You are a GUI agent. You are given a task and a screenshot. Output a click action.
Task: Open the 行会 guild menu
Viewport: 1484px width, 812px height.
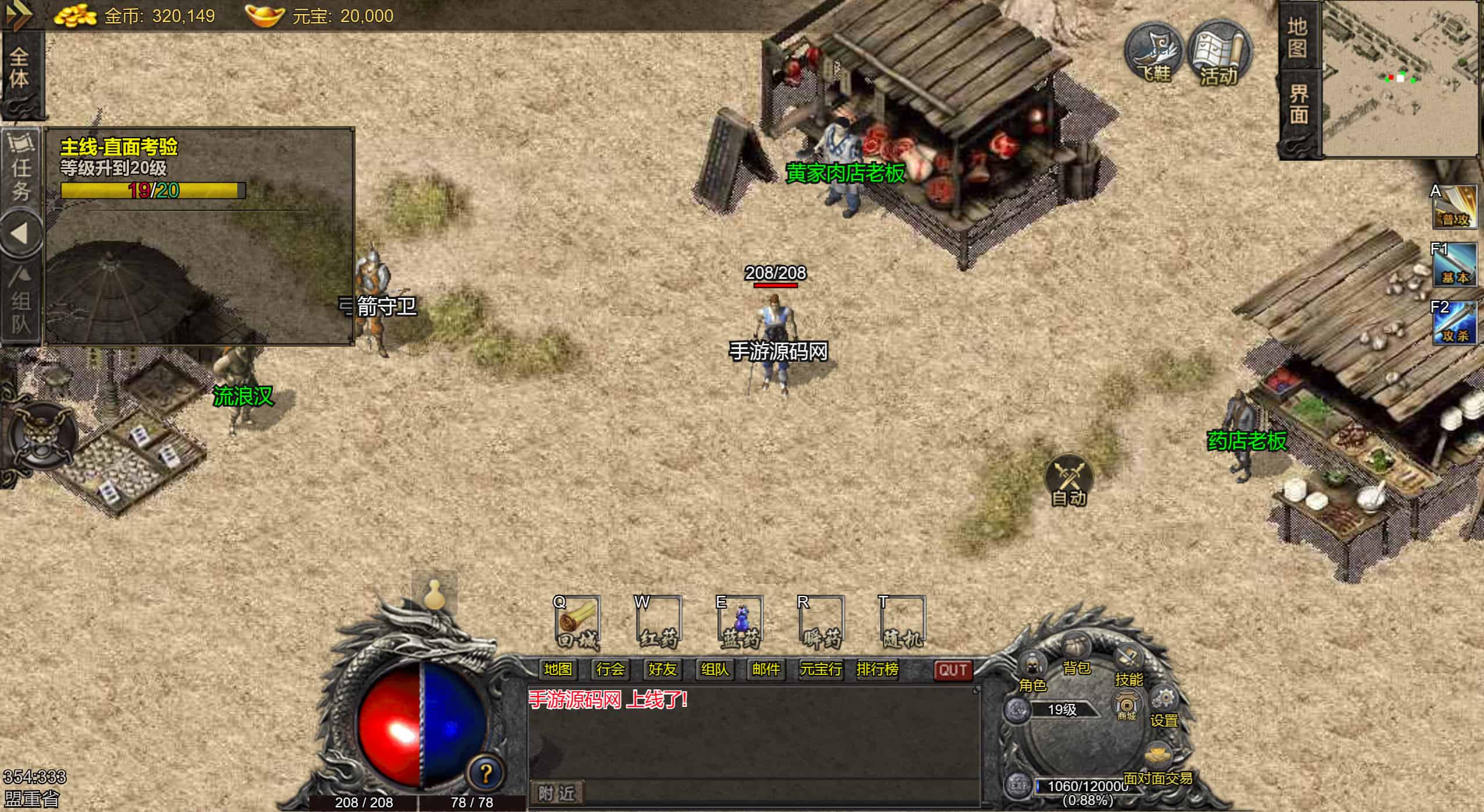point(610,670)
